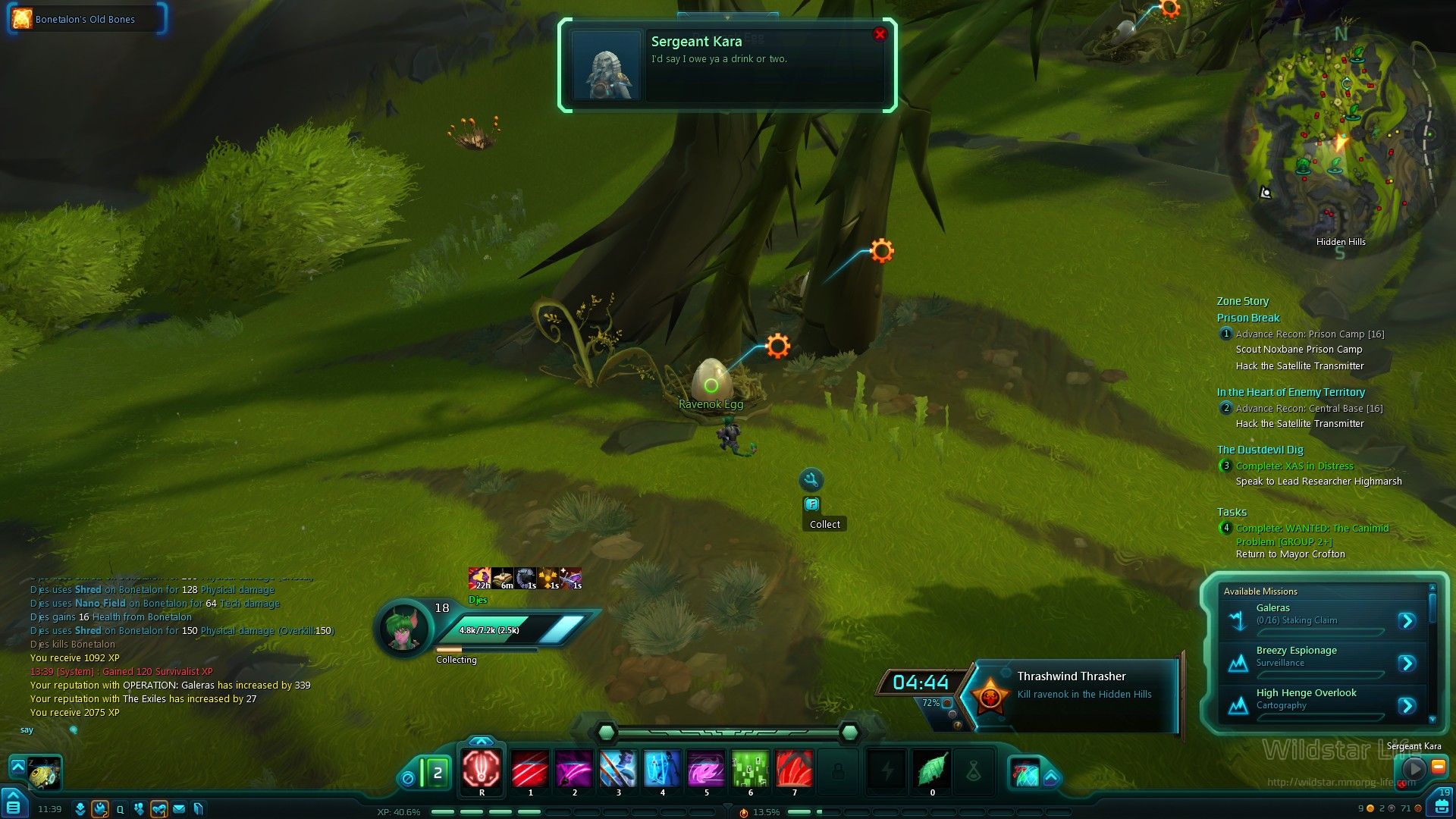The image size is (1456, 819).
Task: Activate the blue figure ability in slot 4
Action: (662, 769)
